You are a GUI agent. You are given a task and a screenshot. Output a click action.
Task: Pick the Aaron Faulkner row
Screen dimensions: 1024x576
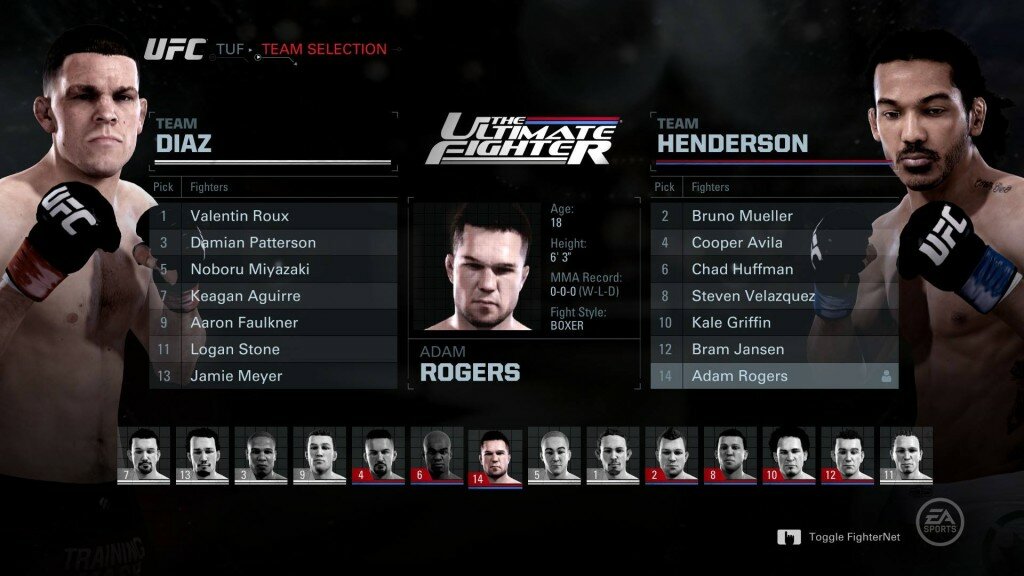click(272, 323)
